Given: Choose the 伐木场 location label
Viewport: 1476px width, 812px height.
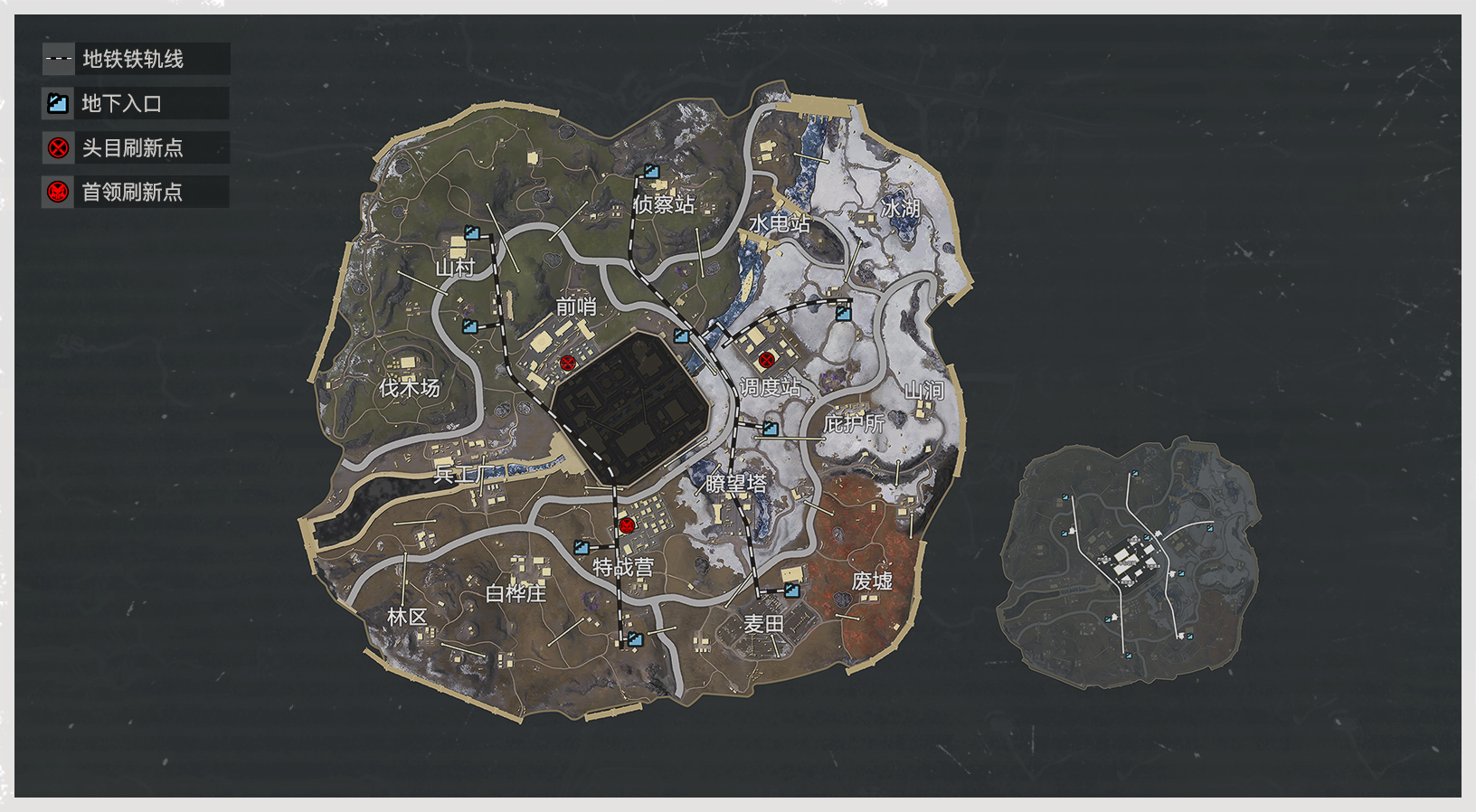Looking at the screenshot, I should coord(409,388).
